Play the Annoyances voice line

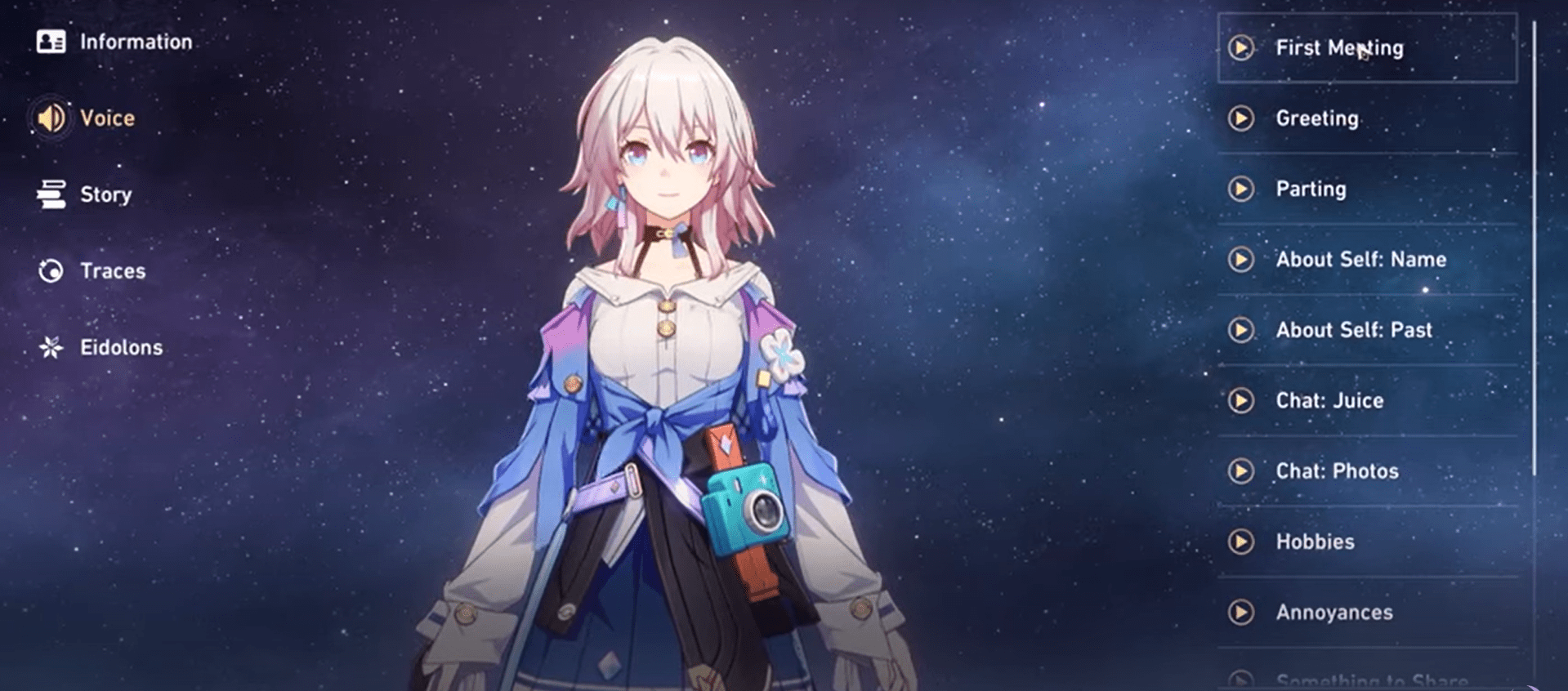1243,612
